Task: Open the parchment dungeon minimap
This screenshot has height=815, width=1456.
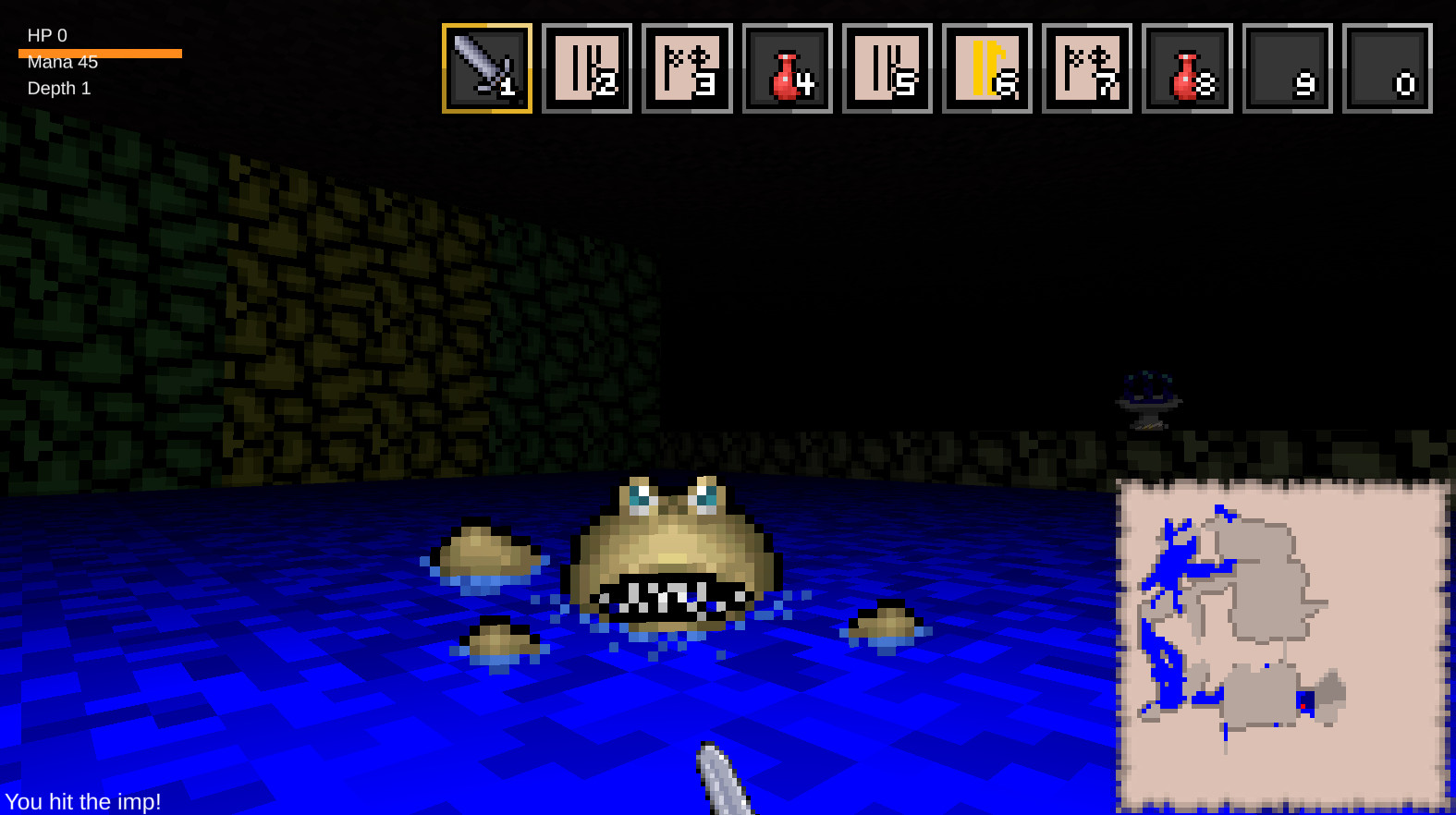Action: click(1282, 644)
